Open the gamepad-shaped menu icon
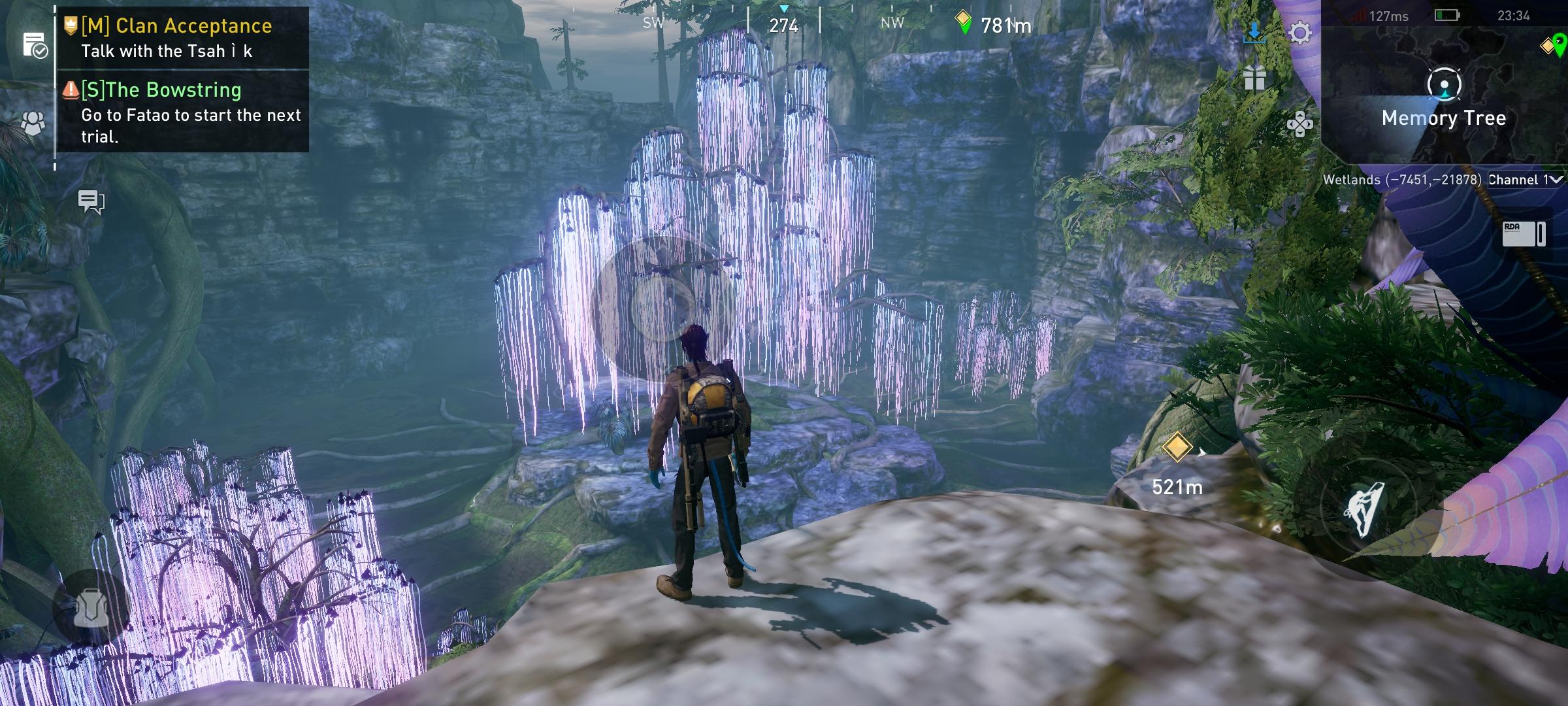Screen dimensions: 1568x706 point(1299,124)
